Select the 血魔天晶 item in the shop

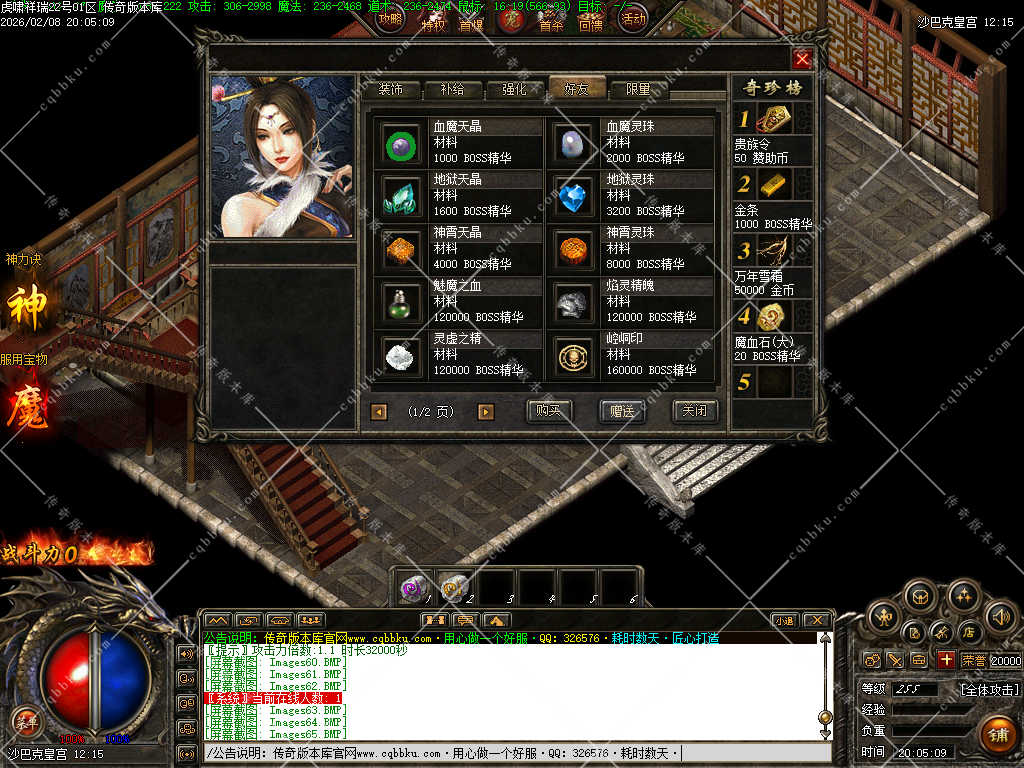[x=401, y=143]
